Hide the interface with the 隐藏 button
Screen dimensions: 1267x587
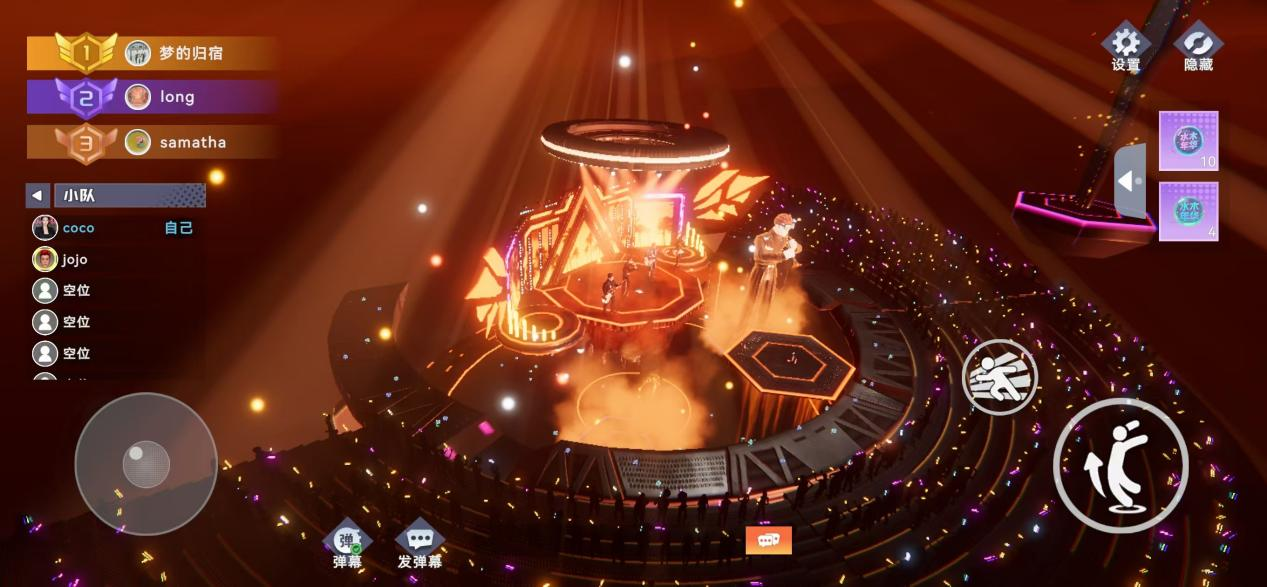click(x=1197, y=47)
